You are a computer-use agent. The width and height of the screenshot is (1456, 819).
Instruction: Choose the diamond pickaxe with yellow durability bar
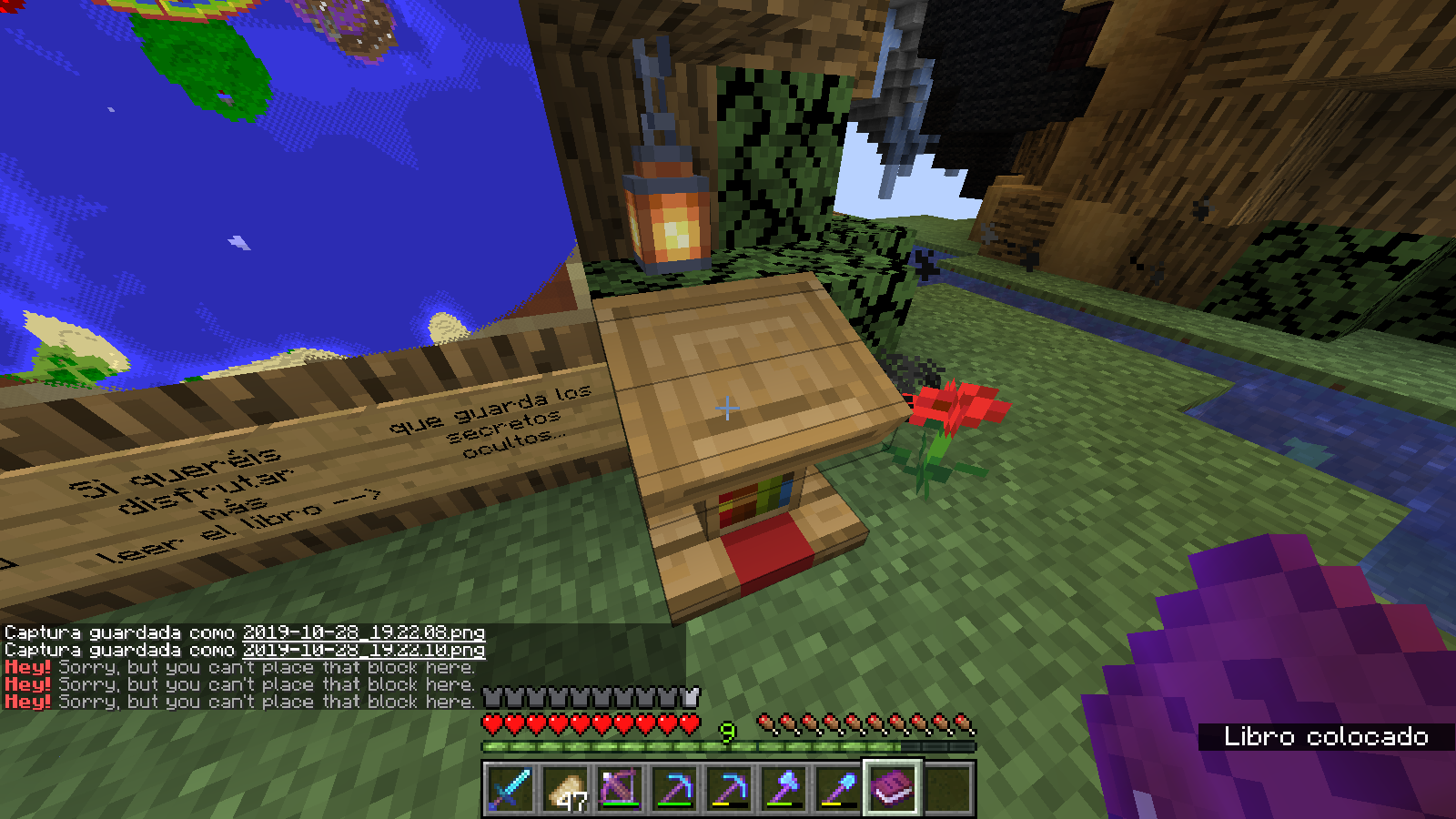(729, 788)
